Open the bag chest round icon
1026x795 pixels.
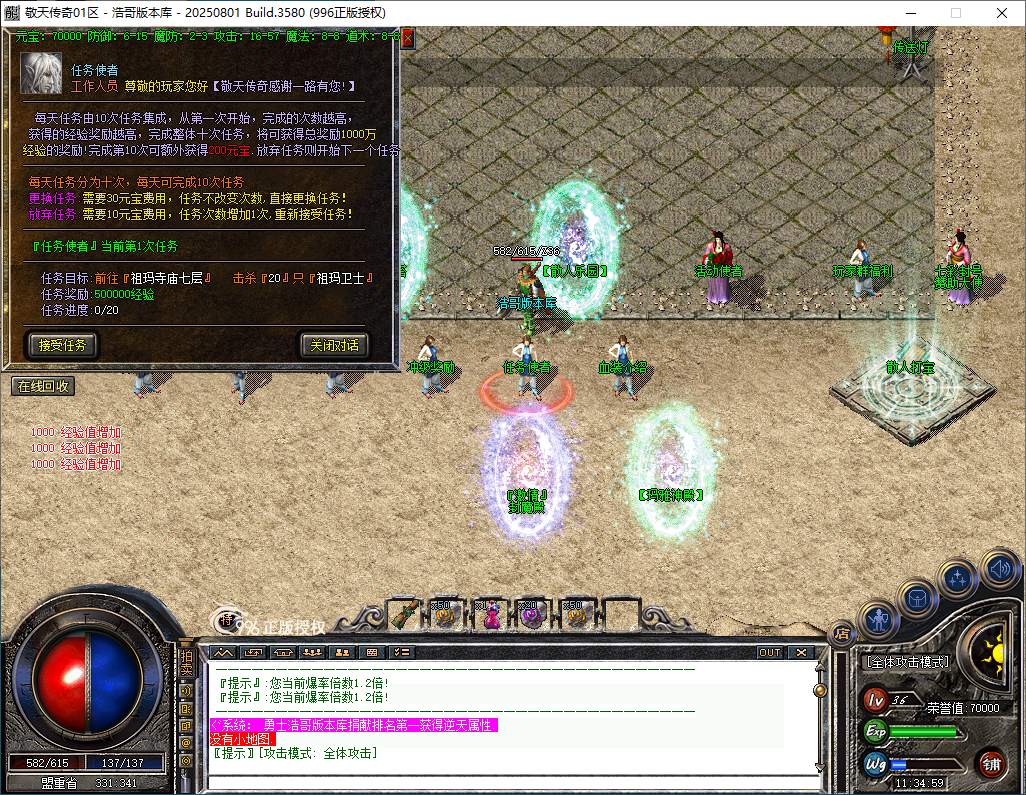[916, 599]
